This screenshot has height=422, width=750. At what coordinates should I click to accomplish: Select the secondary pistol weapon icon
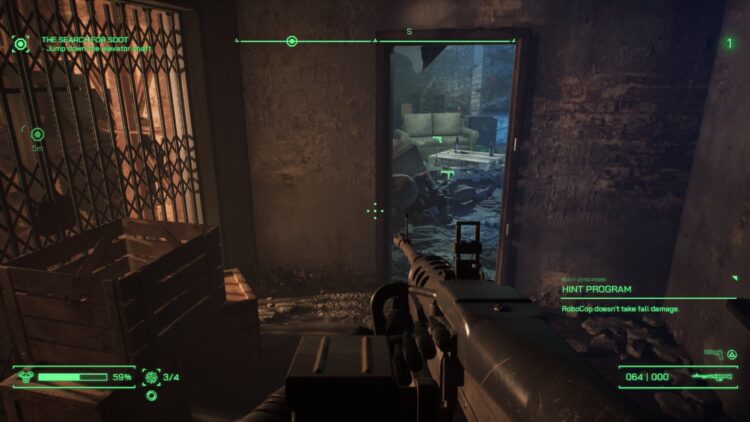coord(714,354)
